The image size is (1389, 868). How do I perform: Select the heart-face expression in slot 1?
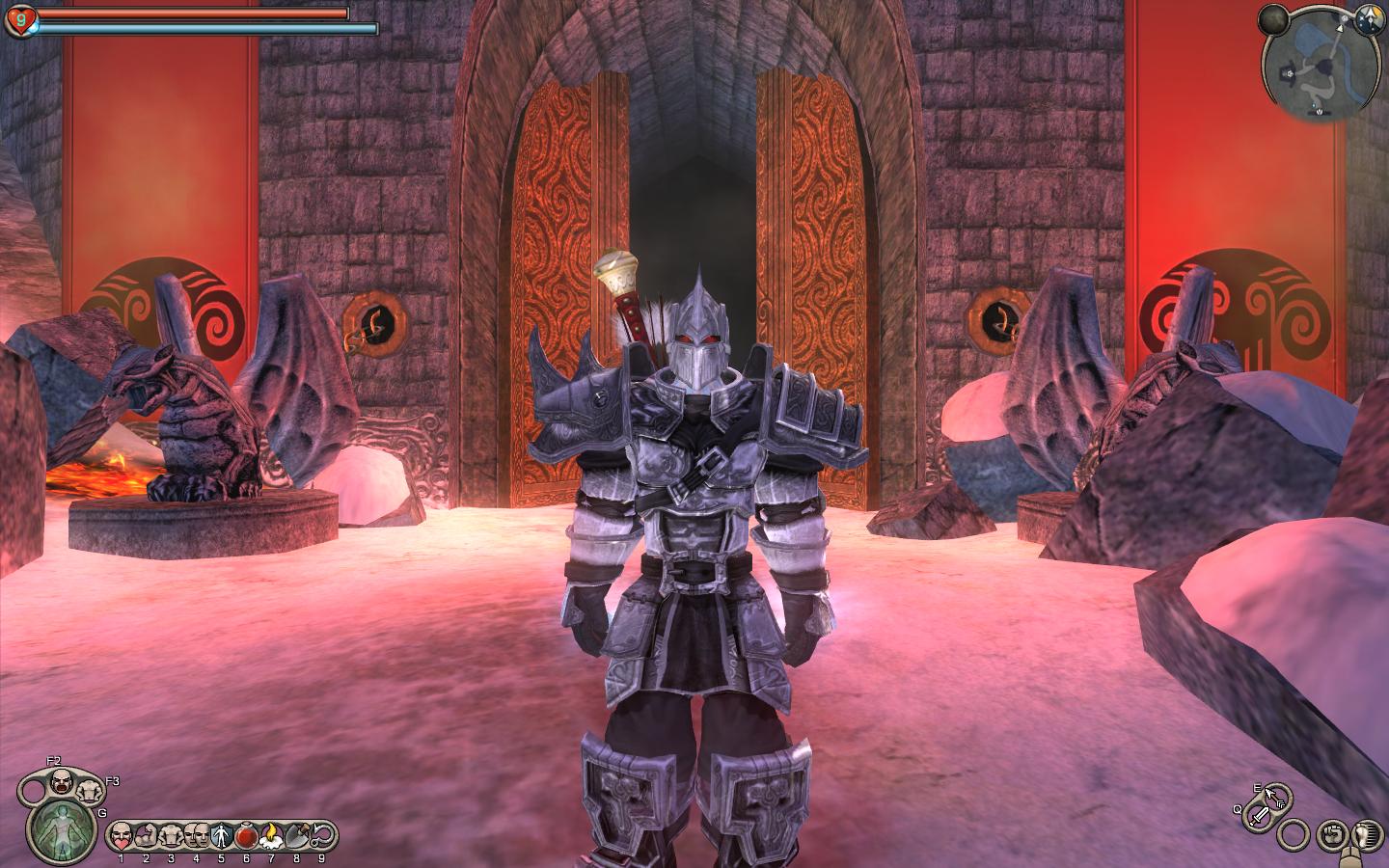click(x=121, y=833)
